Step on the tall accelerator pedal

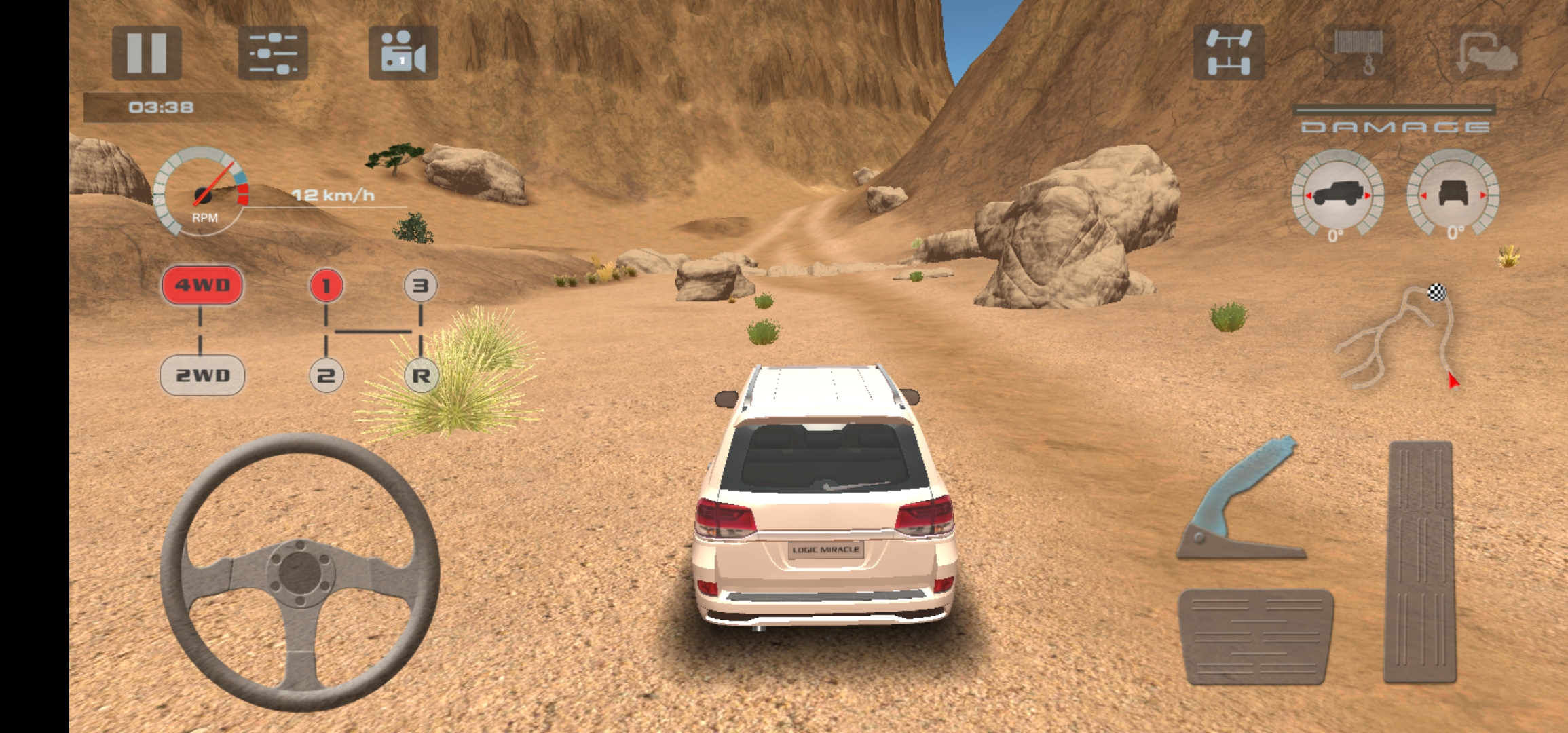tap(1420, 562)
